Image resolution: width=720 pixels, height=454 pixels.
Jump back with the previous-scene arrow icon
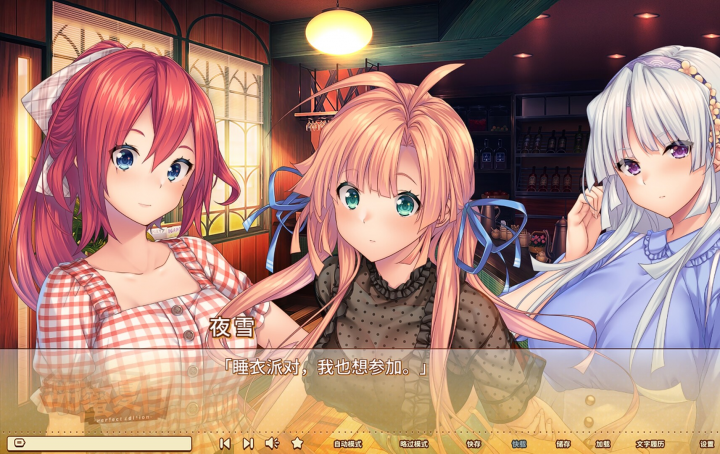click(225, 443)
